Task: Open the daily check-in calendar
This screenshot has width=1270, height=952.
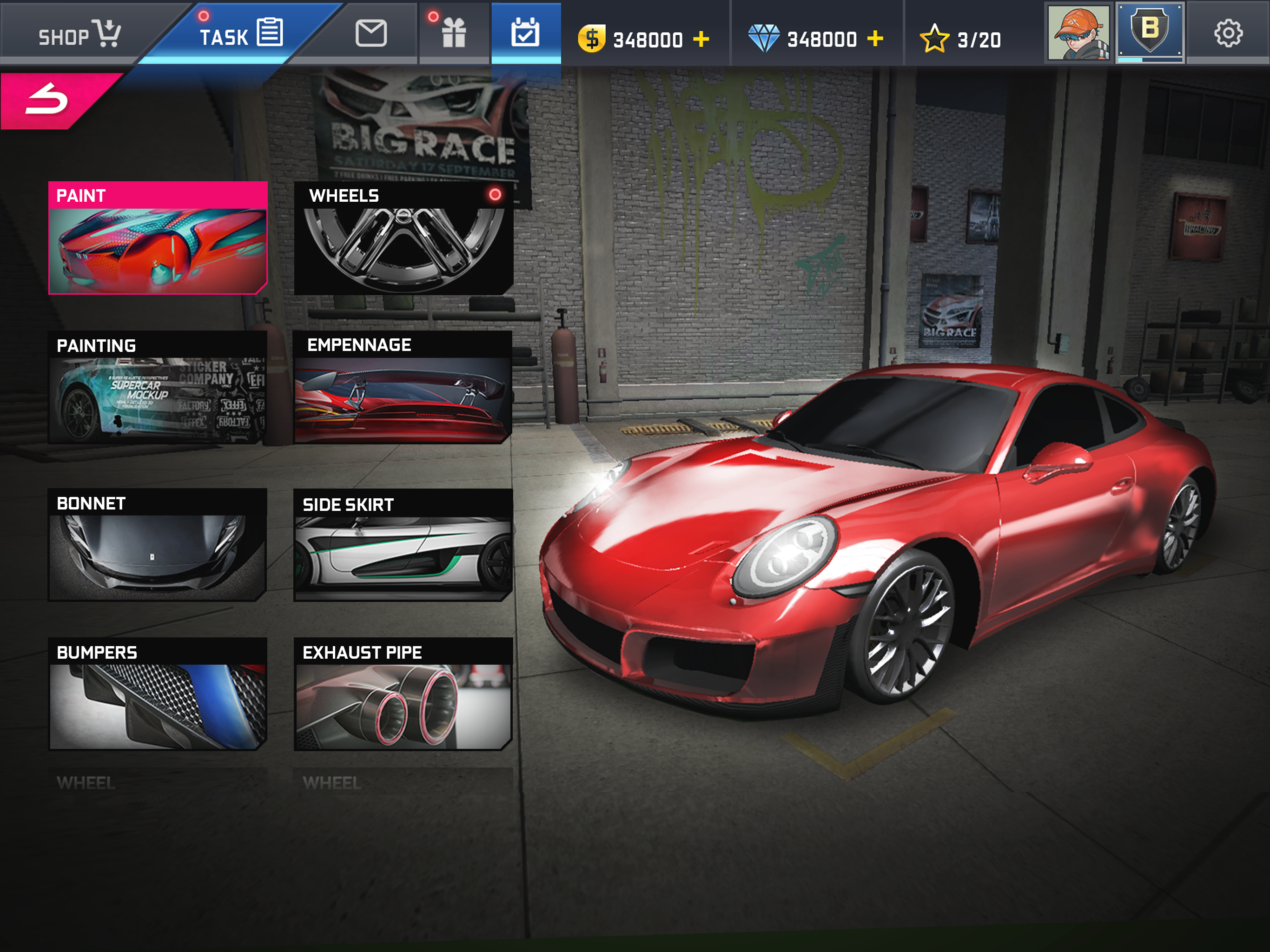Action: tap(525, 33)
